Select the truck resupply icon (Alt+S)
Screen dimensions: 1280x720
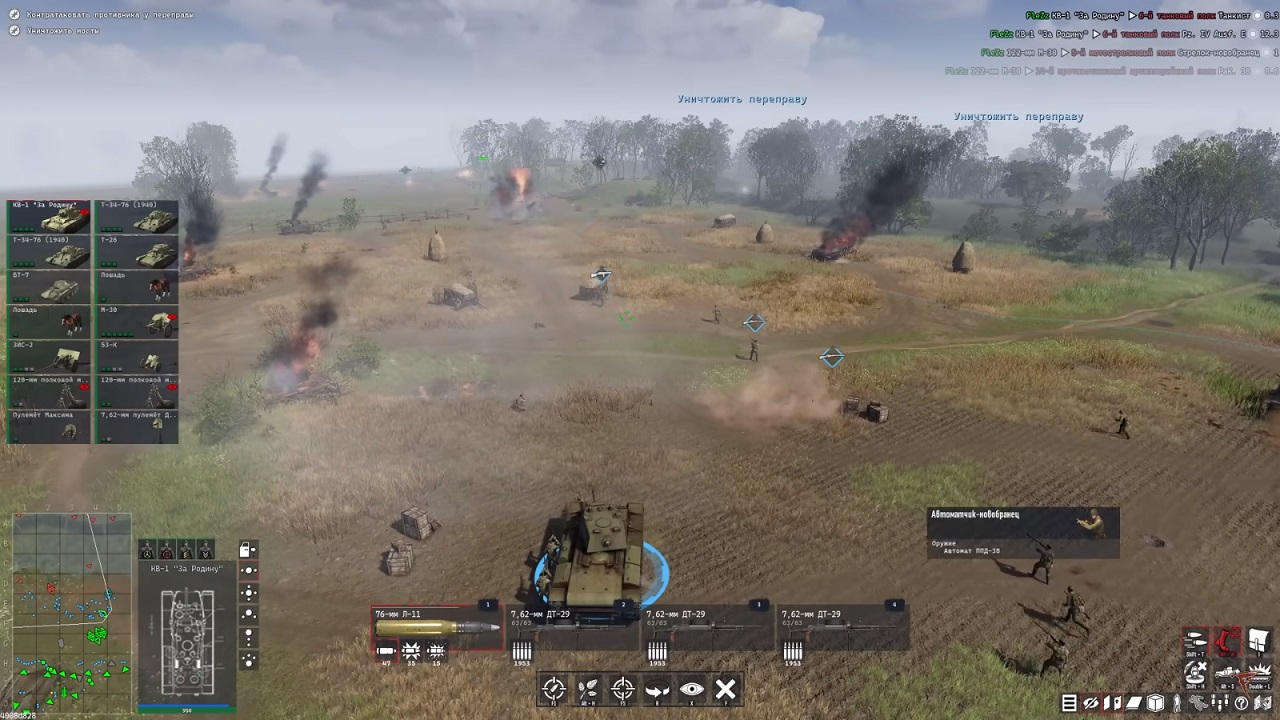click(1226, 674)
